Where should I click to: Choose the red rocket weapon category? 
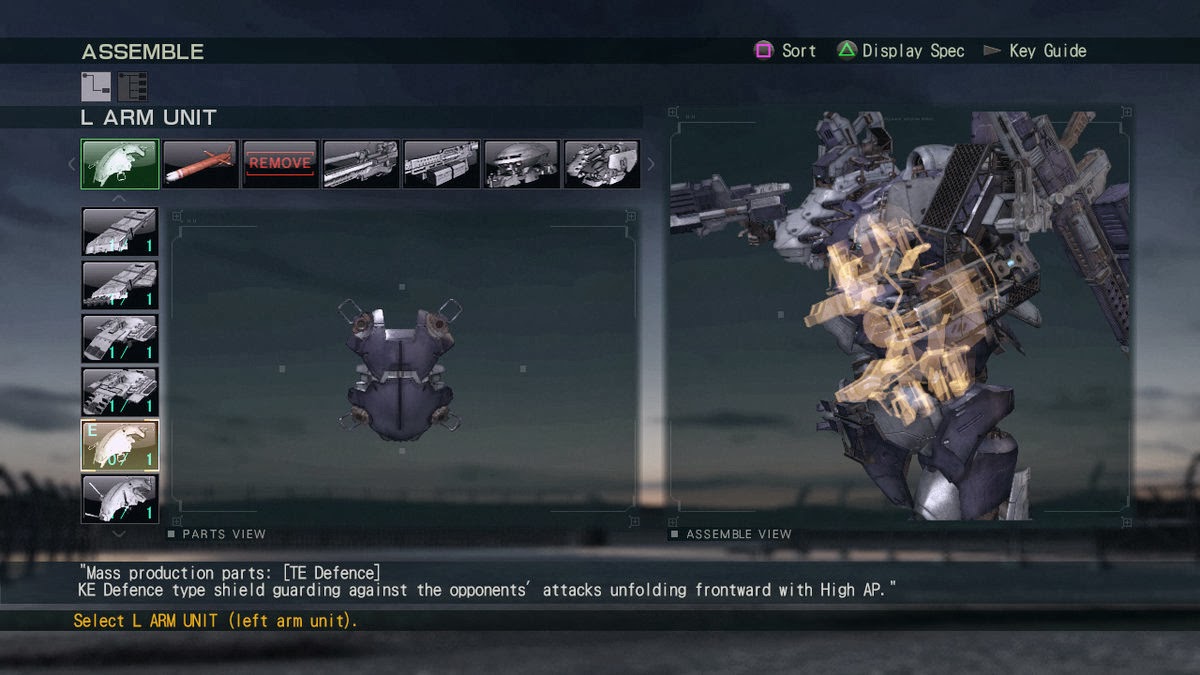click(200, 164)
